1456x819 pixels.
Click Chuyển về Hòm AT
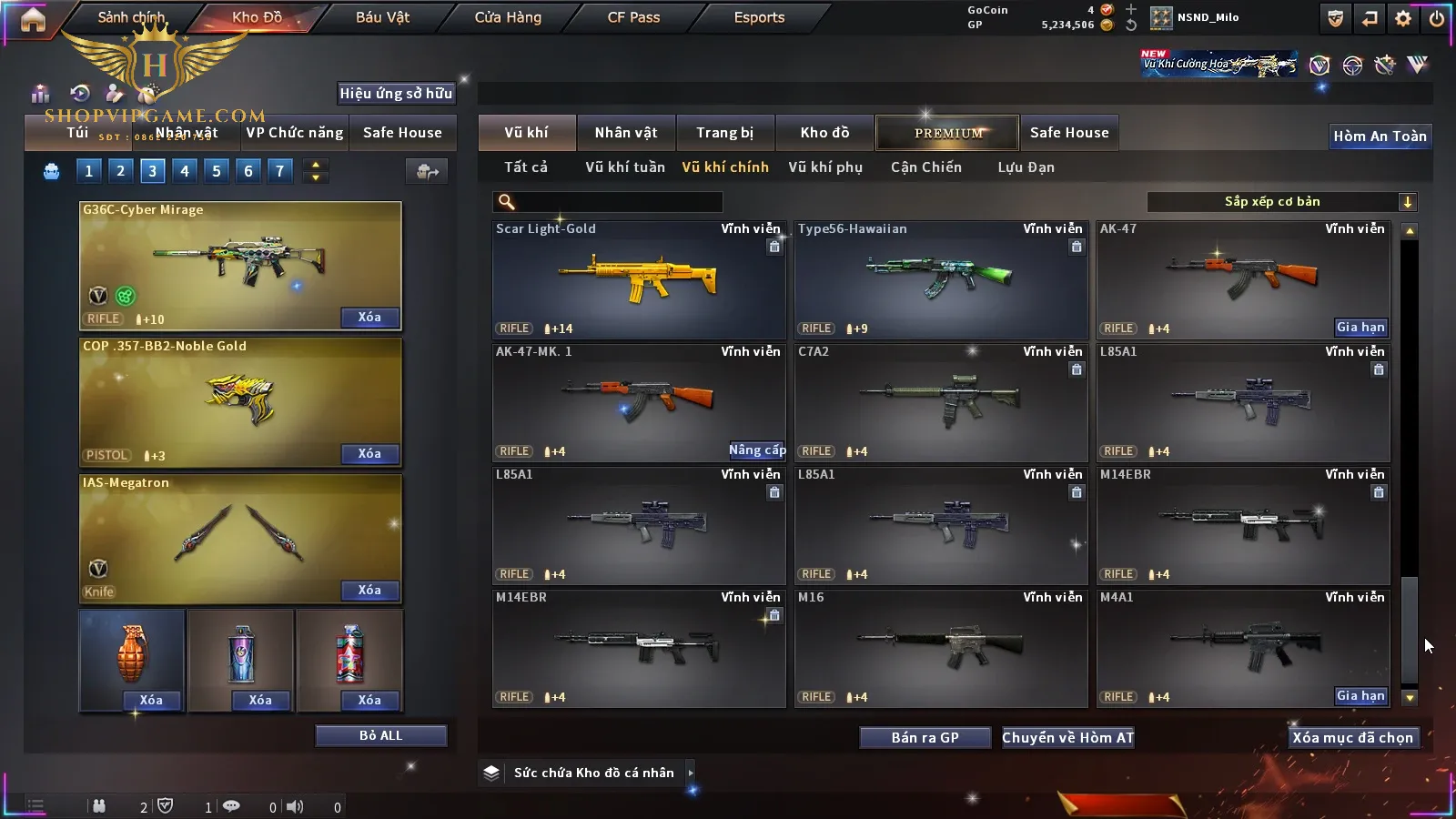1067,738
